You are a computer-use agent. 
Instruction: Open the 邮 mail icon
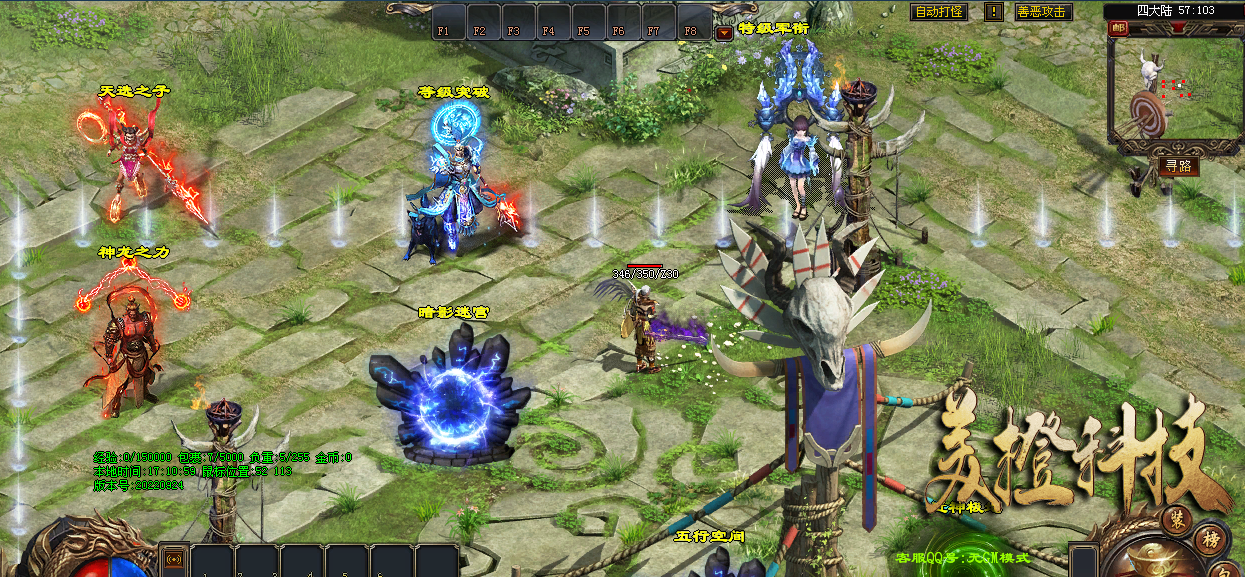pyautogui.click(x=1117, y=28)
